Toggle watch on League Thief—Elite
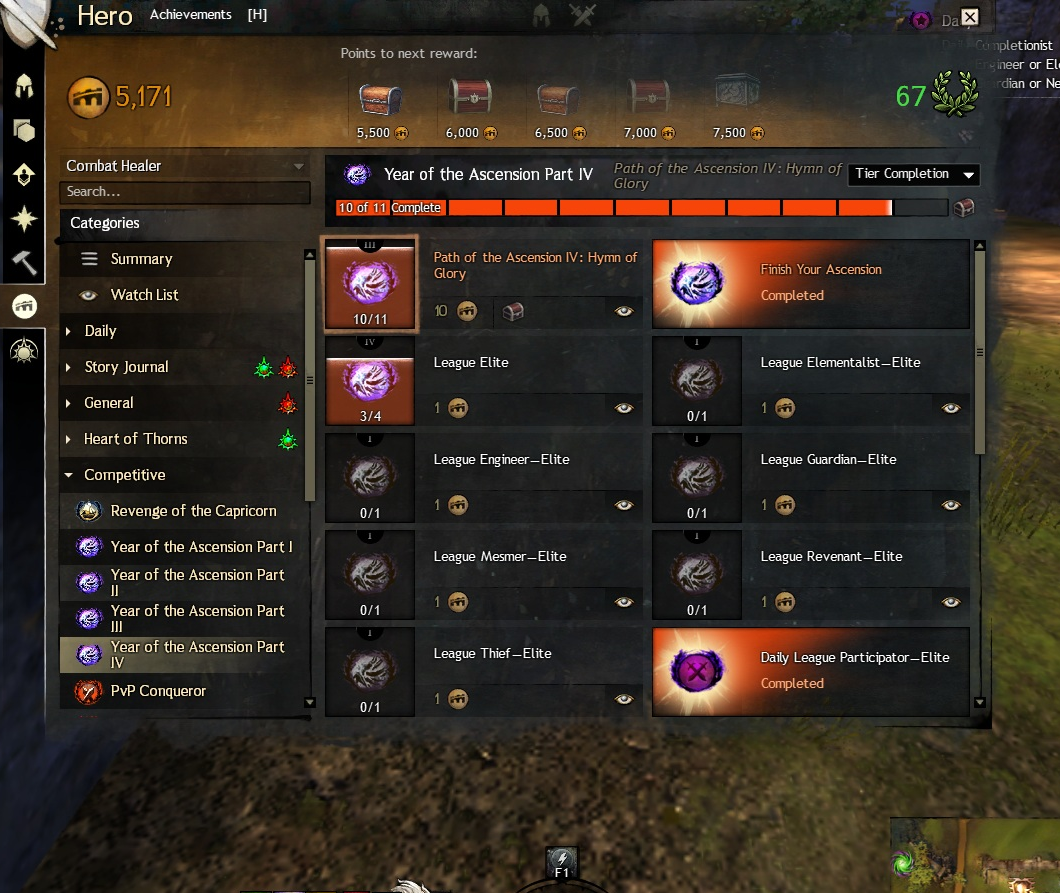 click(x=624, y=699)
